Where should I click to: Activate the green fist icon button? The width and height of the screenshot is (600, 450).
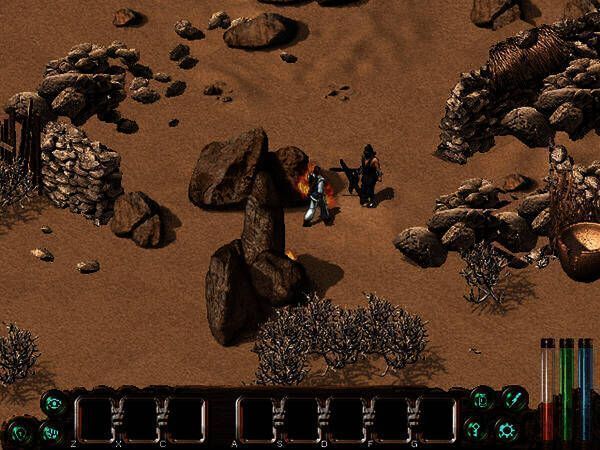(53, 433)
